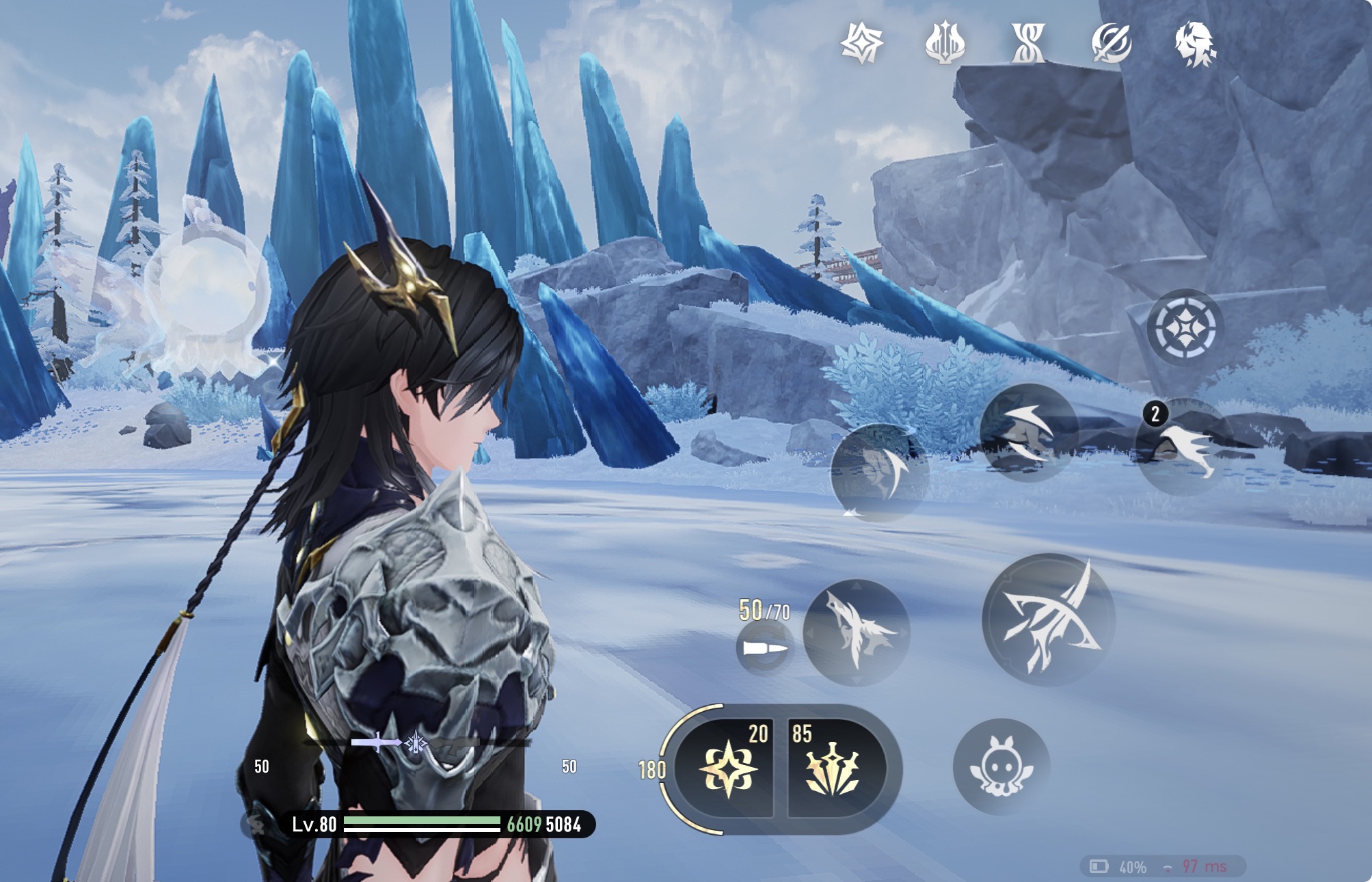This screenshot has width=1372, height=882.
Task: Open the four-pointed star menu icon
Action: coord(861,44)
